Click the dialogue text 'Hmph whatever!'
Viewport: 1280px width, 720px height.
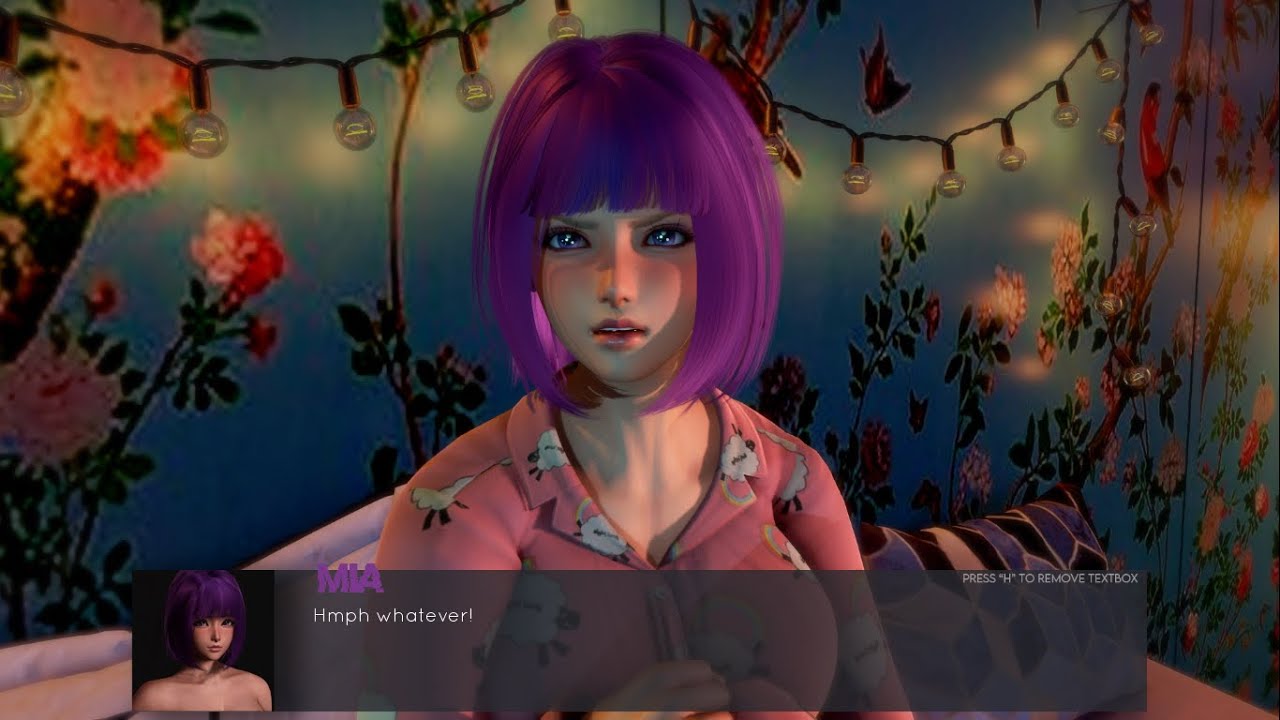390,618
